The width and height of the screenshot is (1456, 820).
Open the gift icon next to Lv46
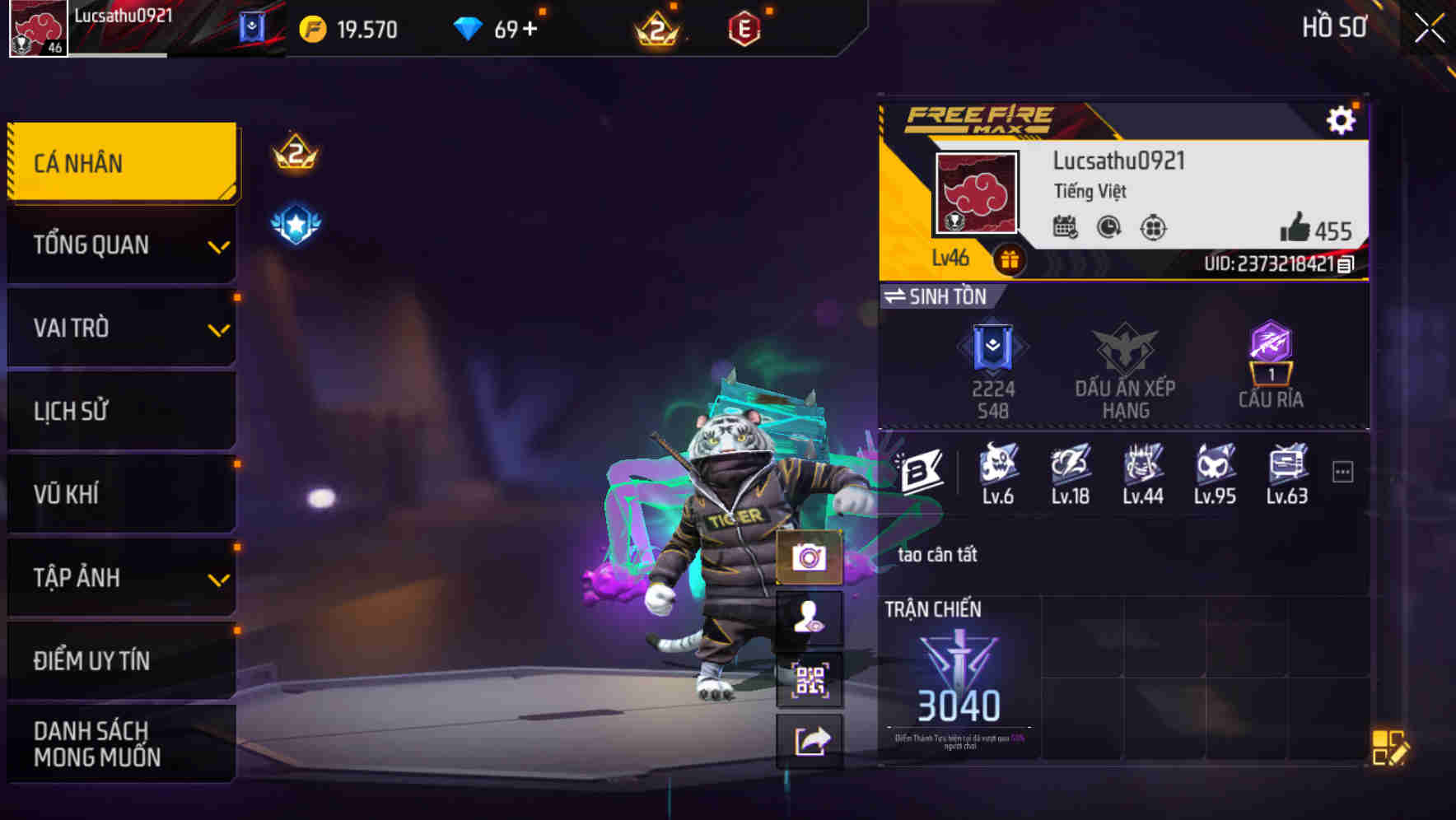click(x=1013, y=257)
